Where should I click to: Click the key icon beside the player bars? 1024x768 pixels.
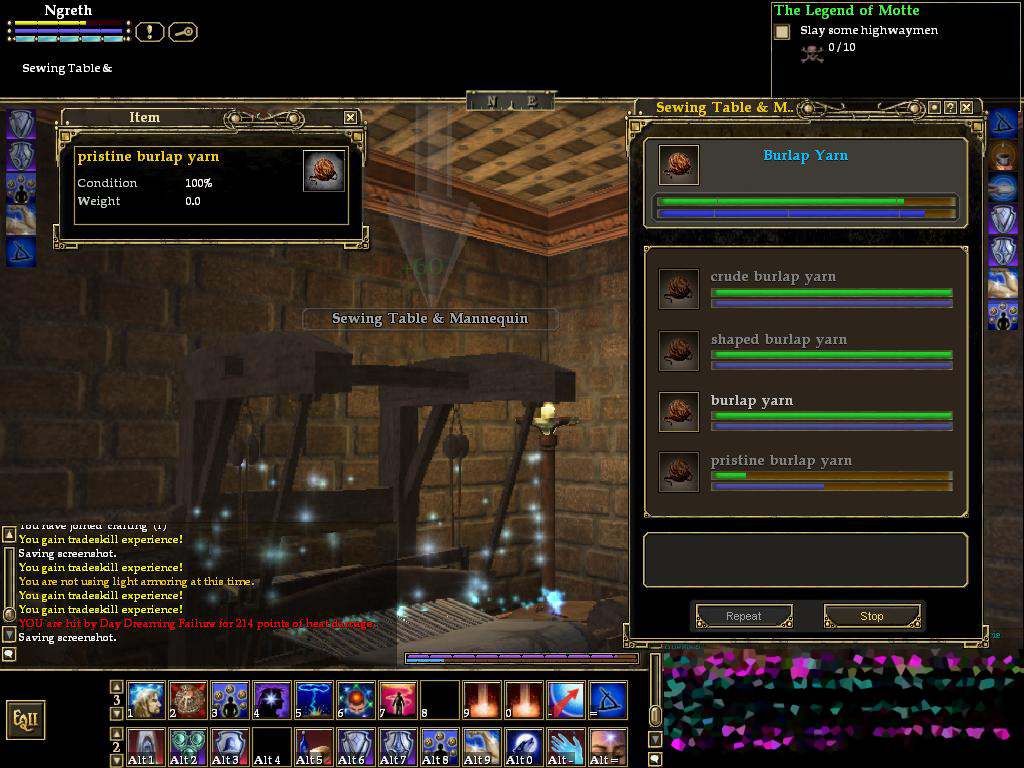(x=183, y=32)
